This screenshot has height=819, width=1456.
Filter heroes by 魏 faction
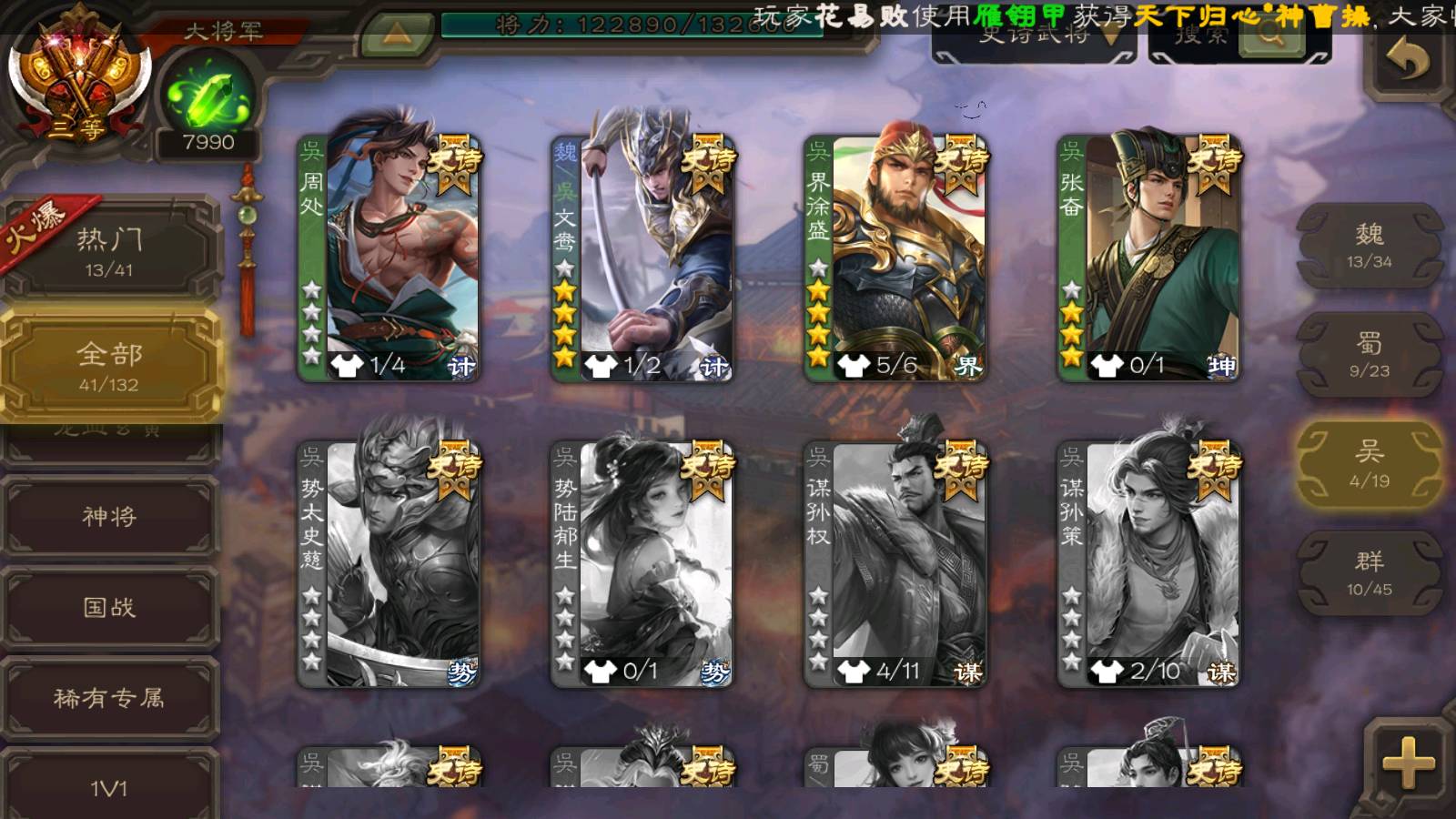coord(1369,246)
